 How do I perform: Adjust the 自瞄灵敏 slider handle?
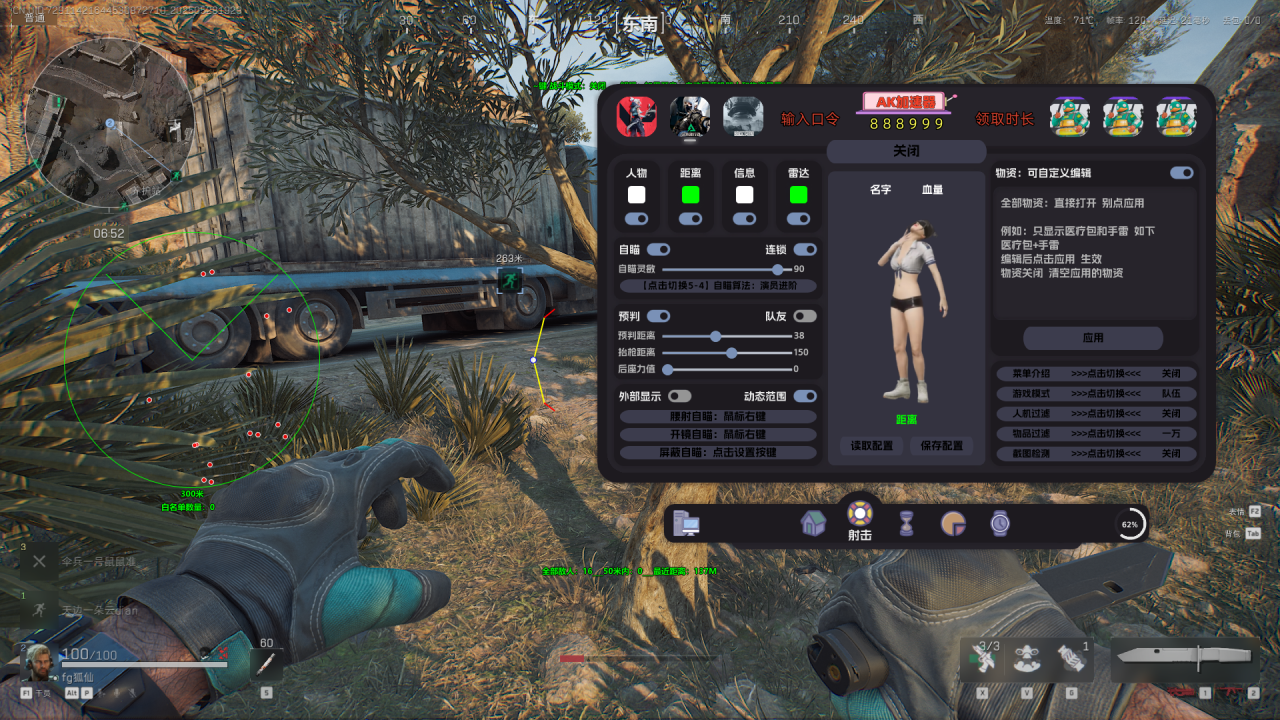click(777, 269)
